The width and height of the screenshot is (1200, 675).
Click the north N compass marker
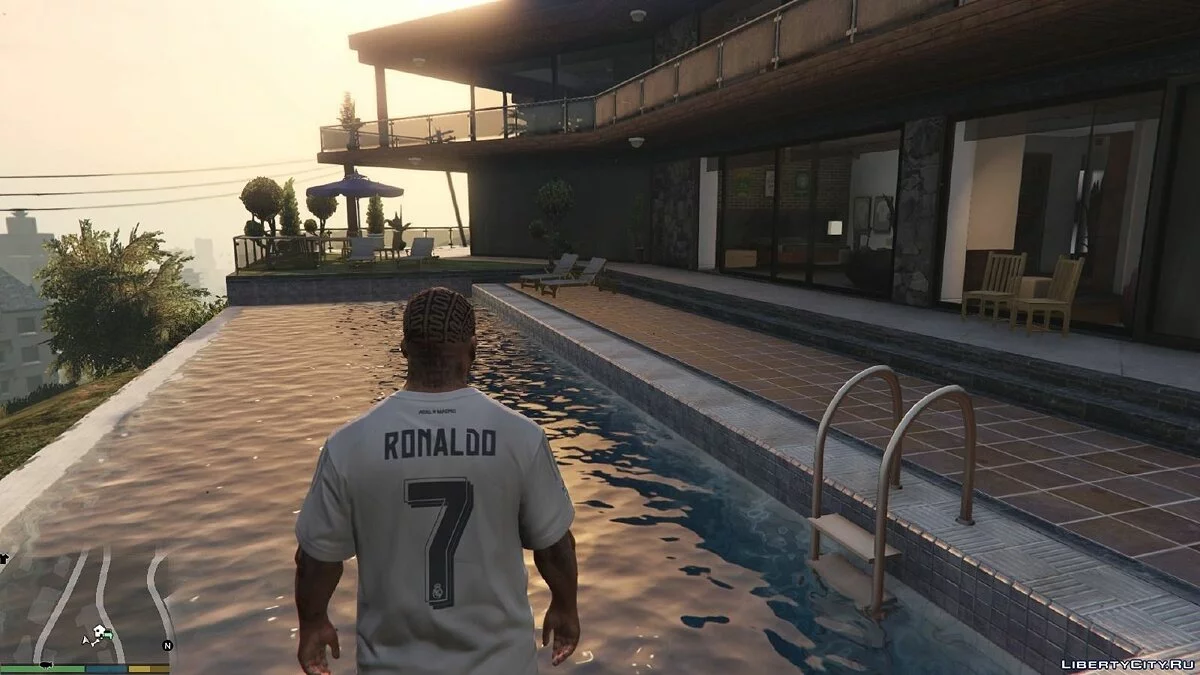coord(167,645)
